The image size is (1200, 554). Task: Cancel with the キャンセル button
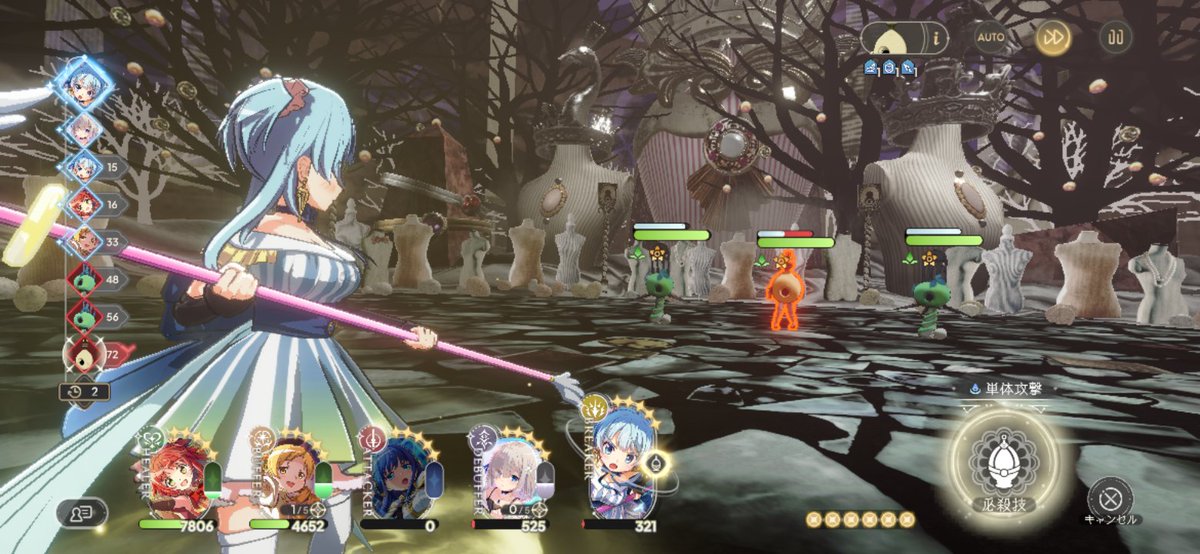point(1109,497)
